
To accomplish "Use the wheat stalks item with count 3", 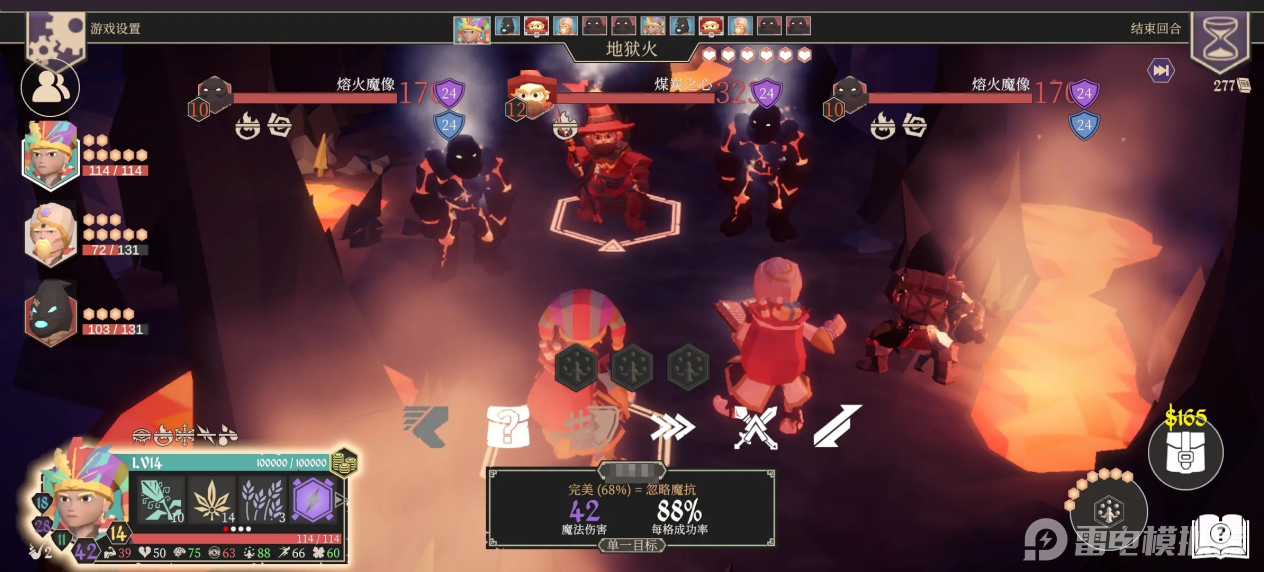I will click(x=263, y=499).
